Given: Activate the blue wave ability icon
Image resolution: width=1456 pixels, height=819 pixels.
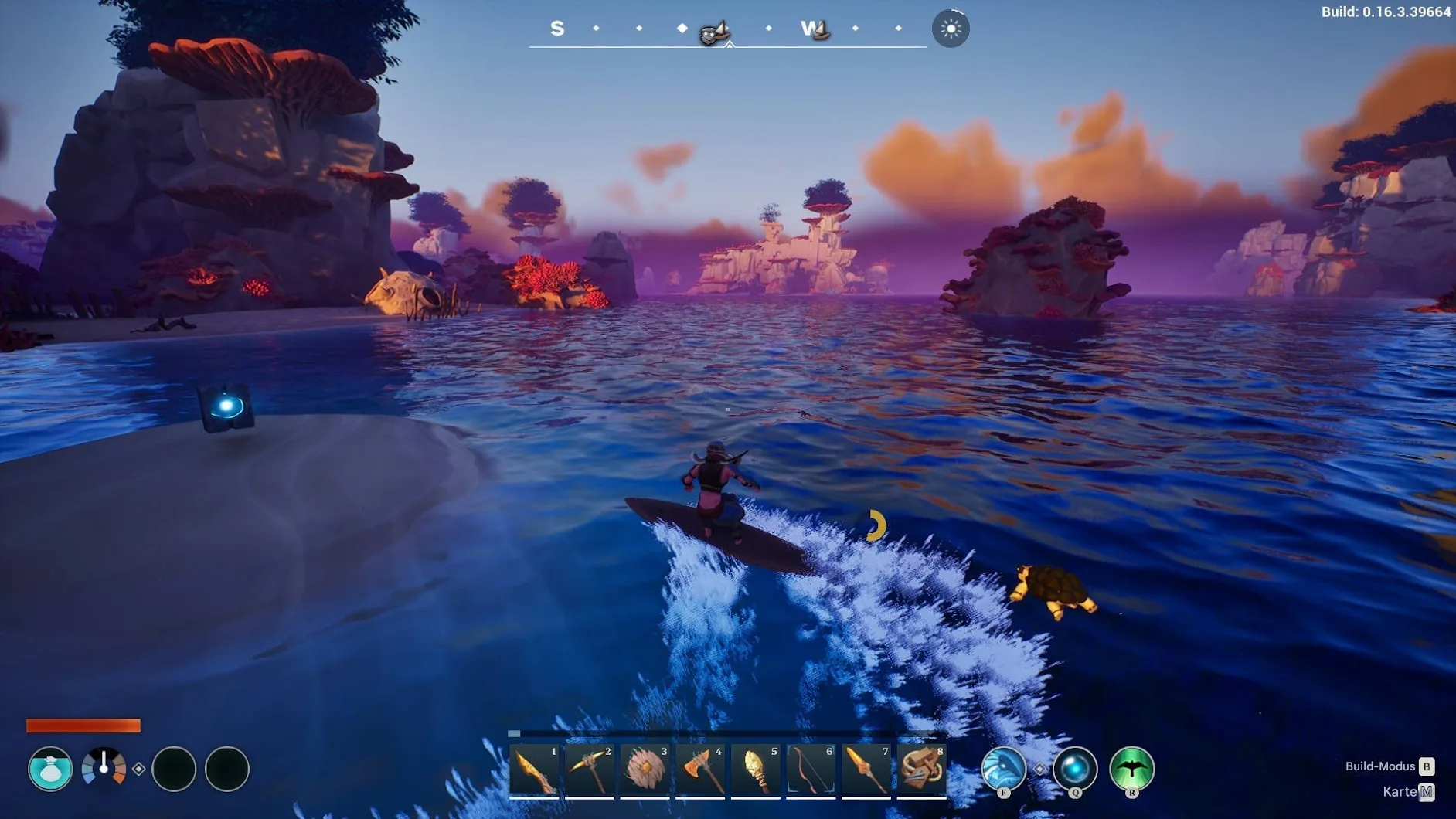Looking at the screenshot, I should [x=1003, y=768].
